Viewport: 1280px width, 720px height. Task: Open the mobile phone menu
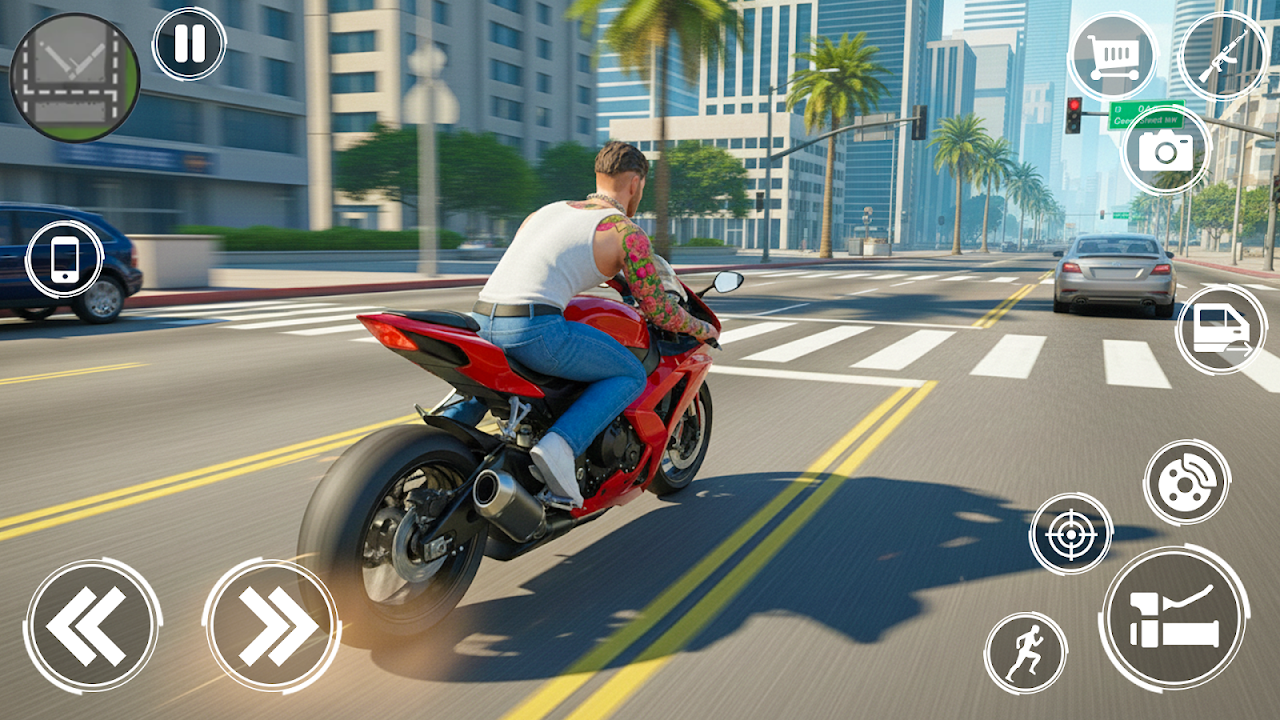(x=65, y=259)
